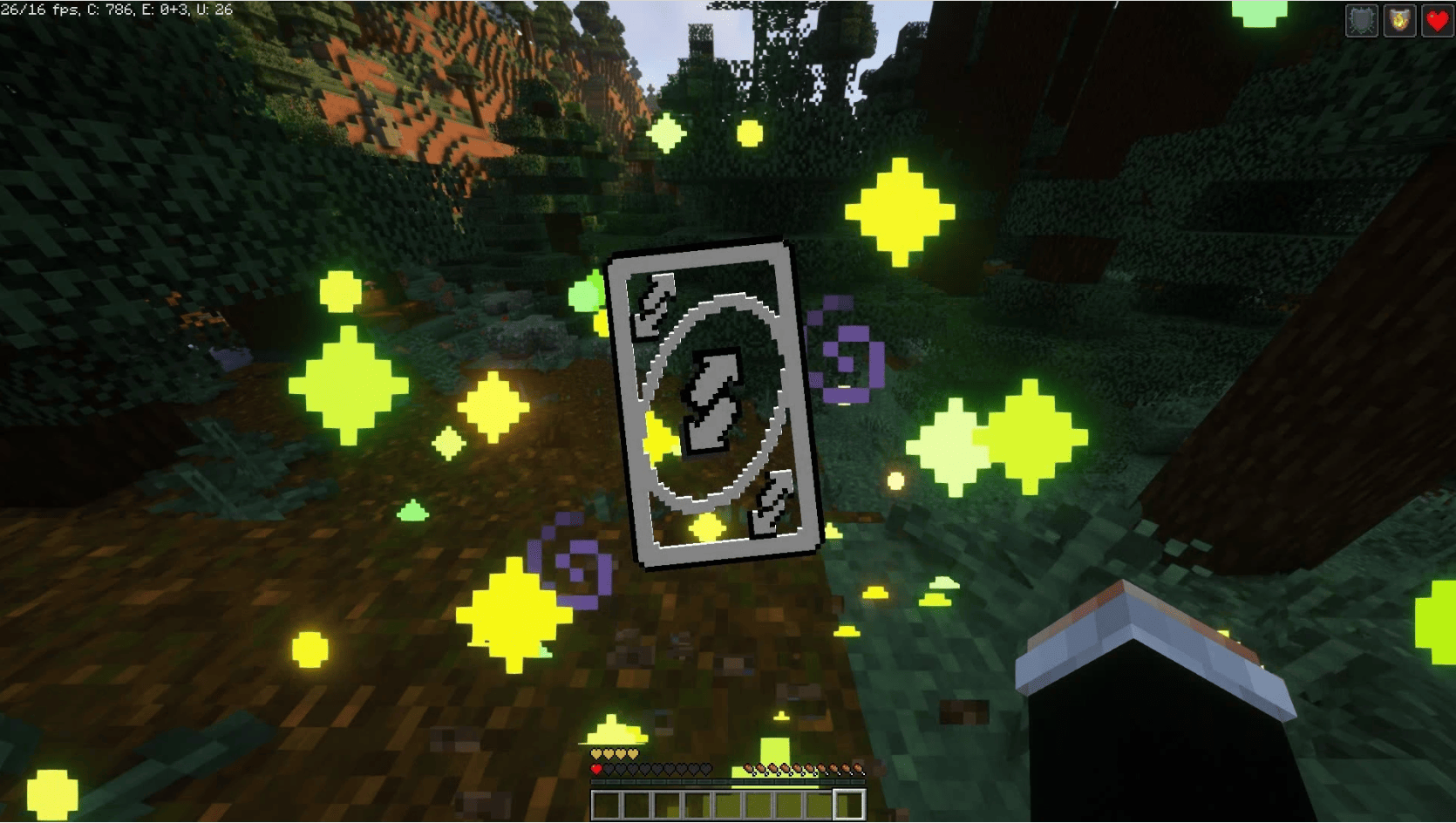1456x823 pixels.
Task: Select the currently highlighted ninth hotbar slot
Action: click(x=848, y=805)
